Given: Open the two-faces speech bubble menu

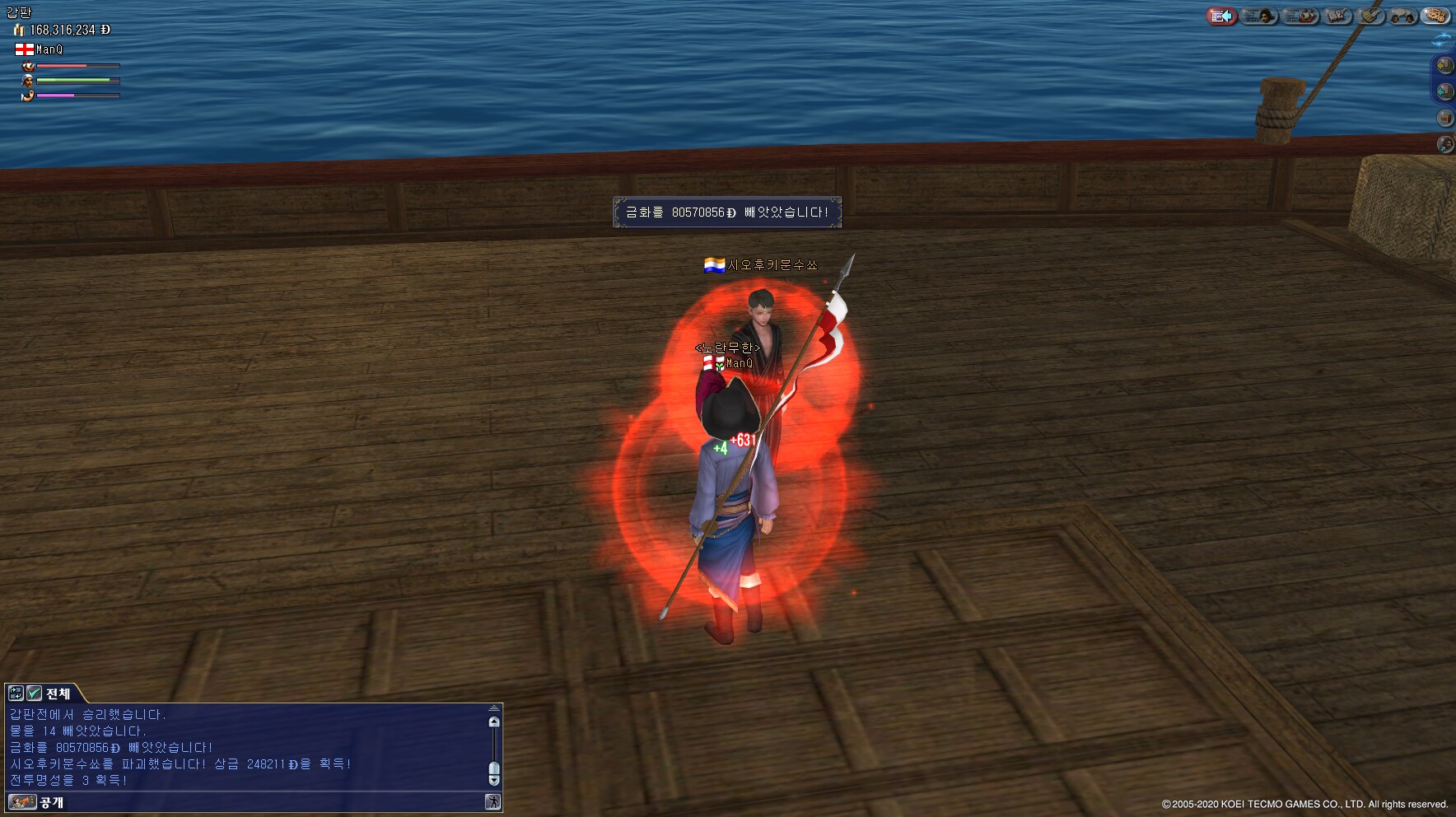Looking at the screenshot, I should [1402, 16].
